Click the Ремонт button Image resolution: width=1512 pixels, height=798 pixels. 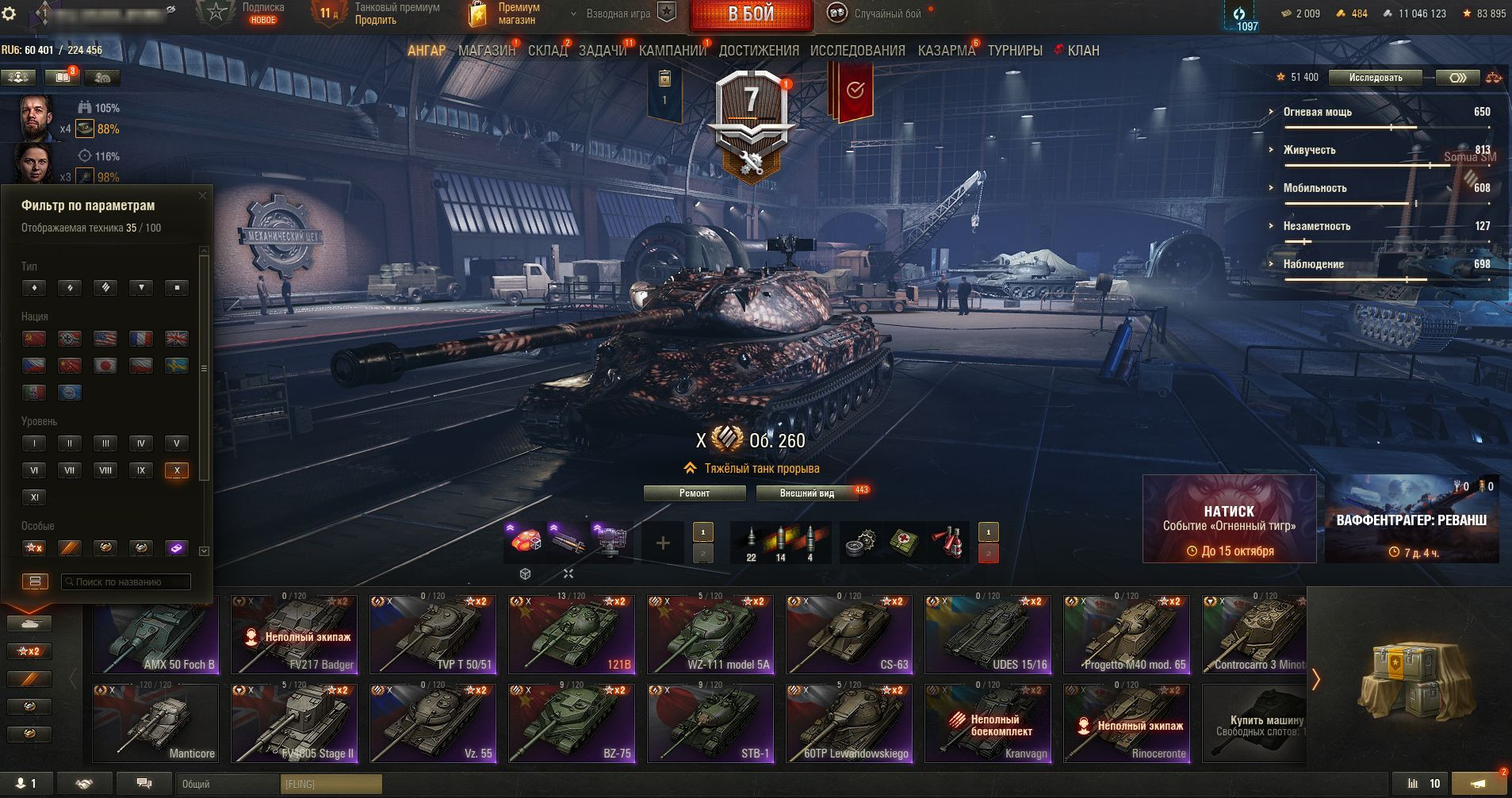(695, 493)
